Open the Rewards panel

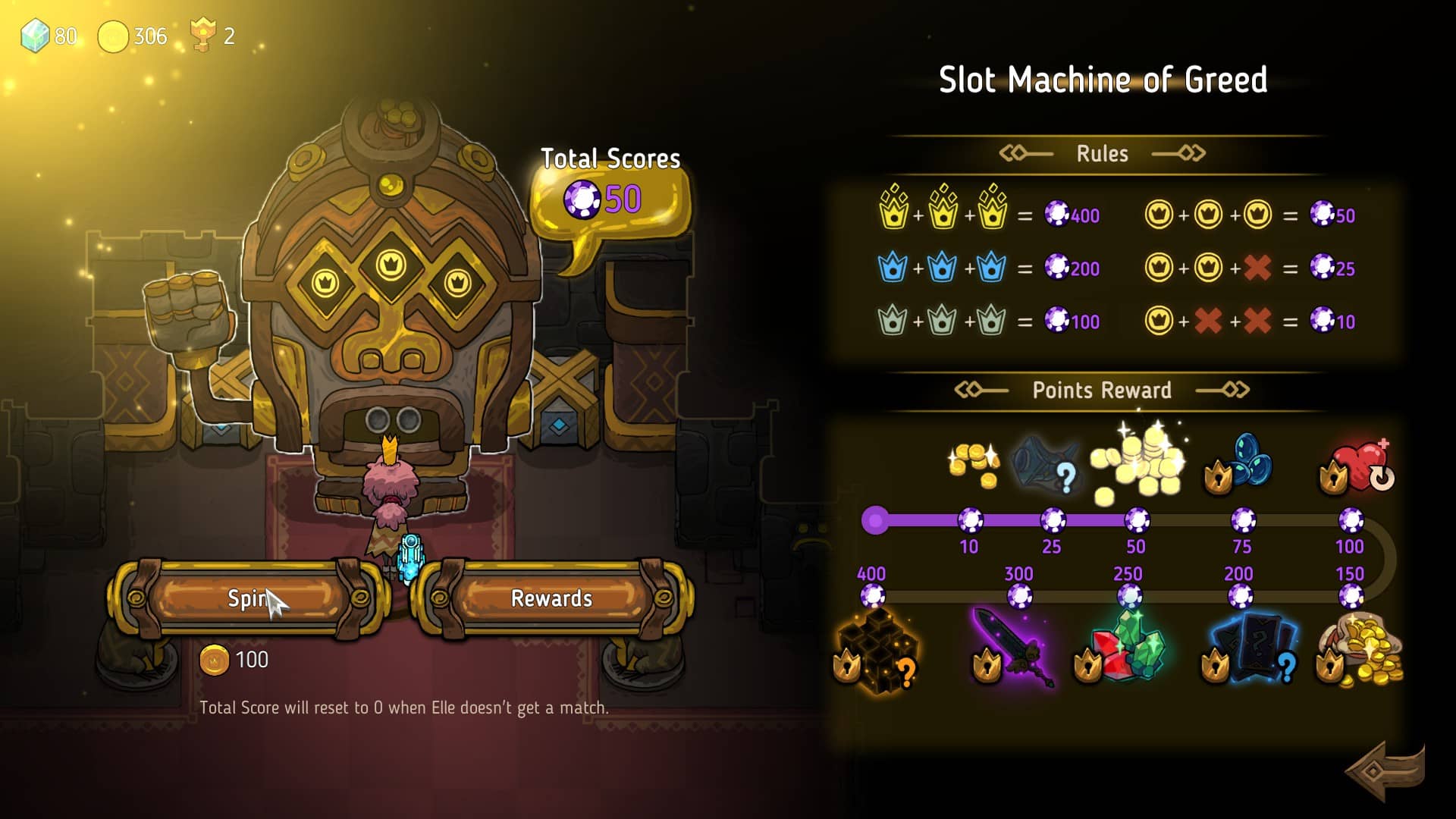click(551, 598)
